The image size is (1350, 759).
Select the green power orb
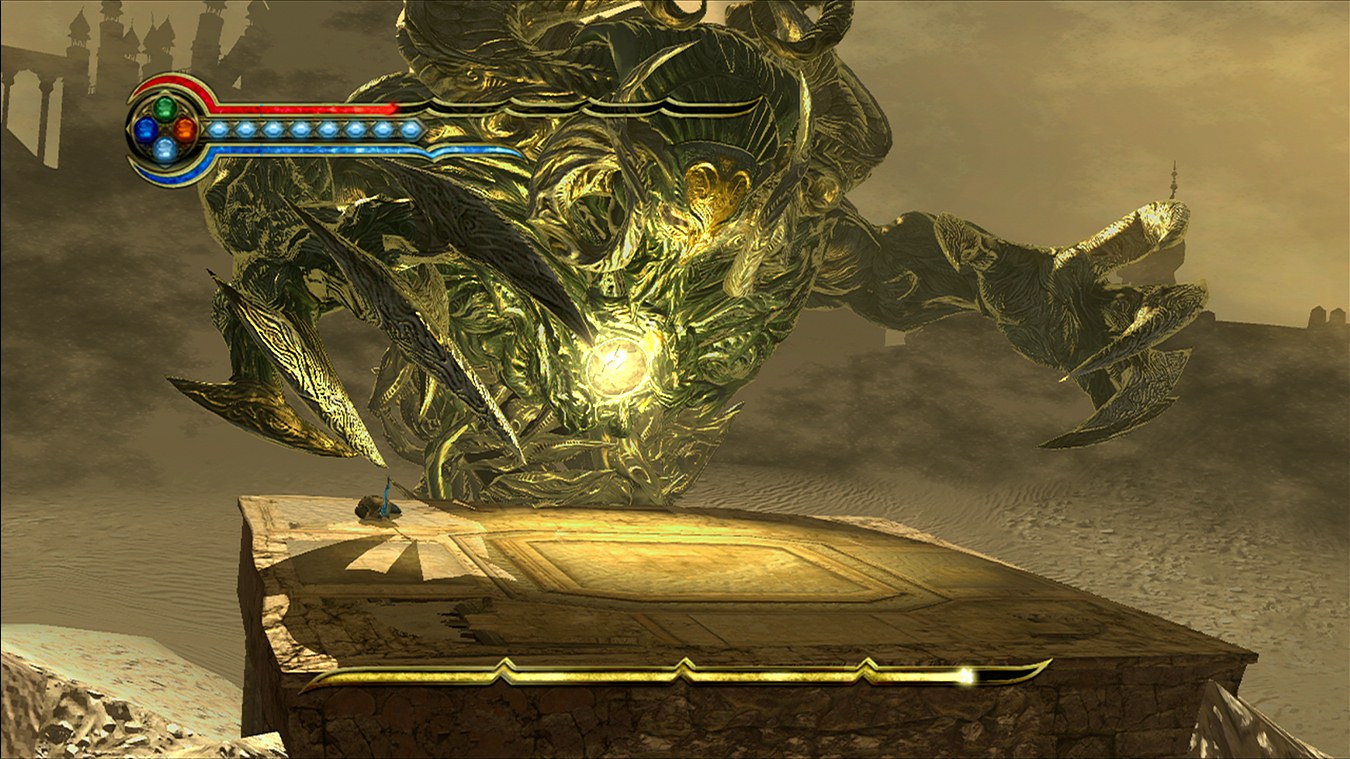click(x=165, y=108)
